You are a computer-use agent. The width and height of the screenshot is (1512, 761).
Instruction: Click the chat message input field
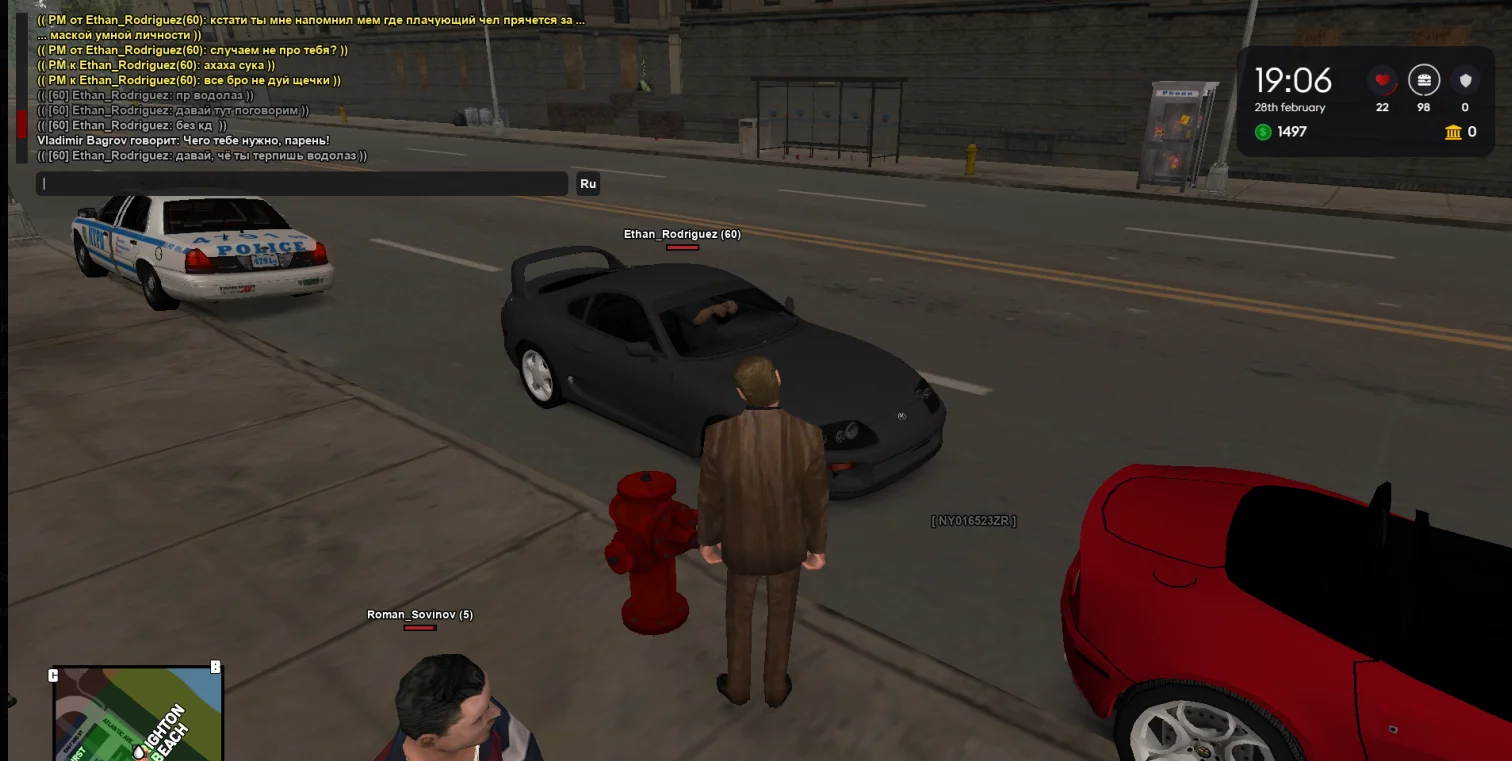click(x=301, y=184)
